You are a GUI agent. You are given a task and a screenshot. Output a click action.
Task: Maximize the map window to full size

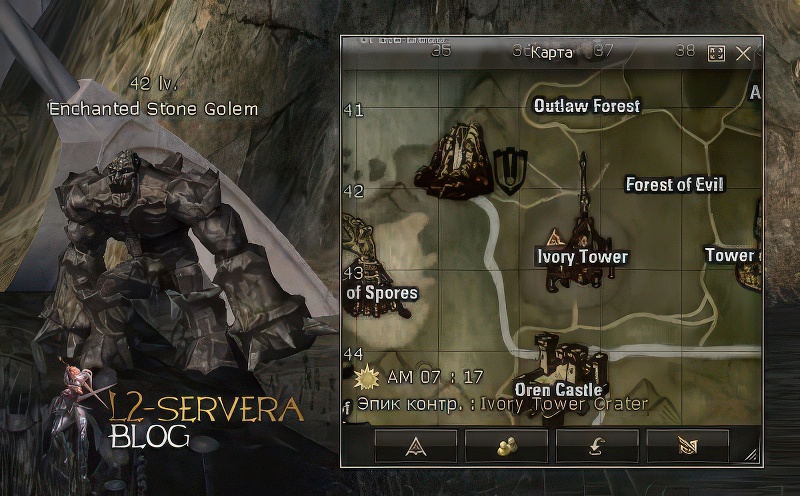(716, 54)
